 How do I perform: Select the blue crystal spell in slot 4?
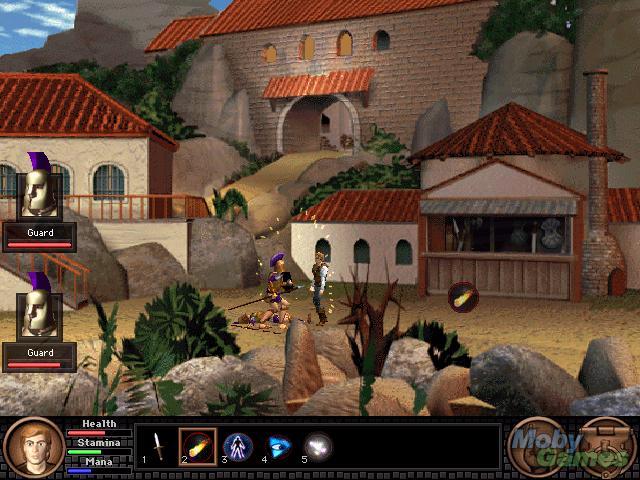click(277, 446)
